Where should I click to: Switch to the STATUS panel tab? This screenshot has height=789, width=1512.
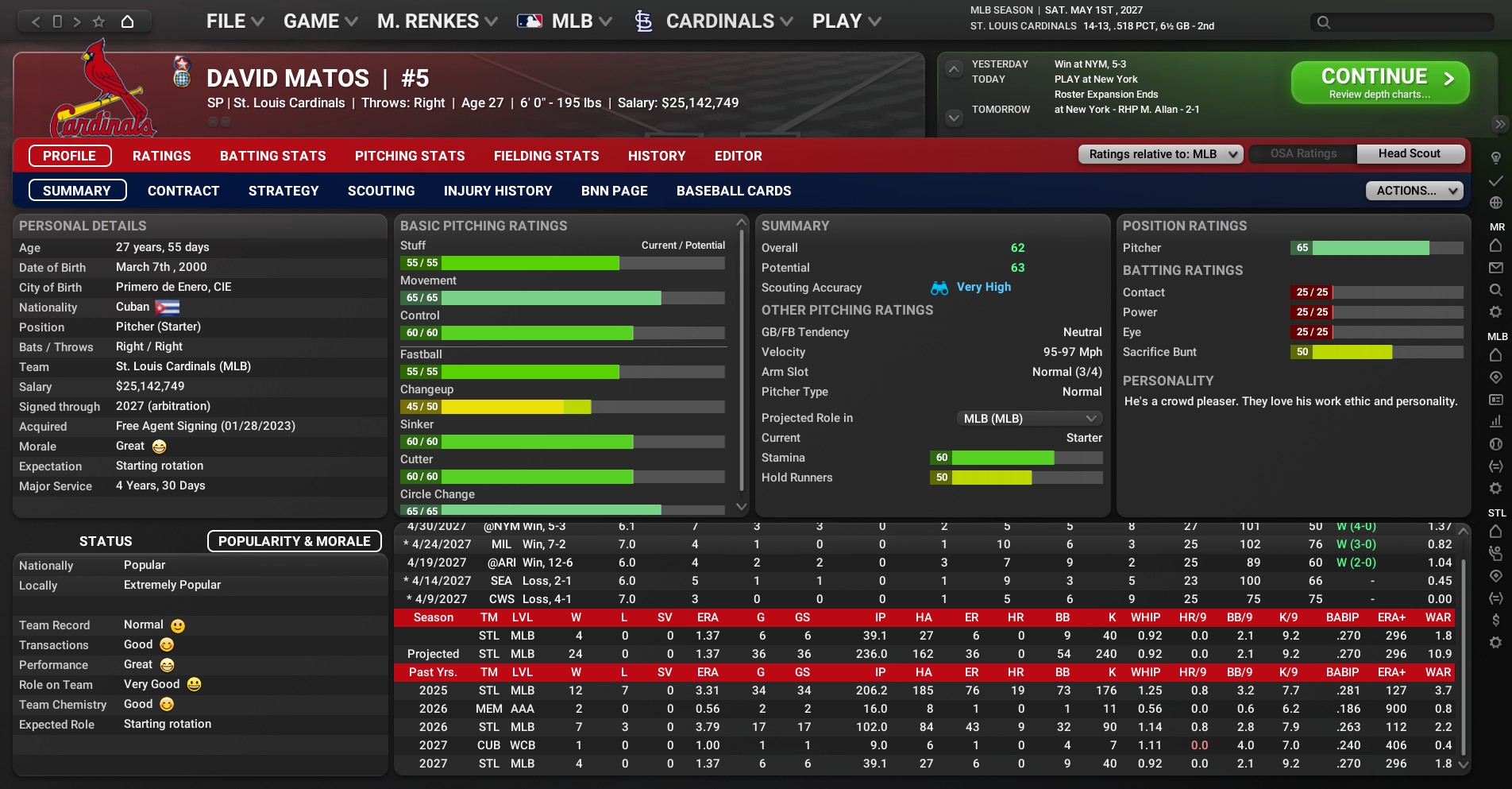click(x=106, y=541)
